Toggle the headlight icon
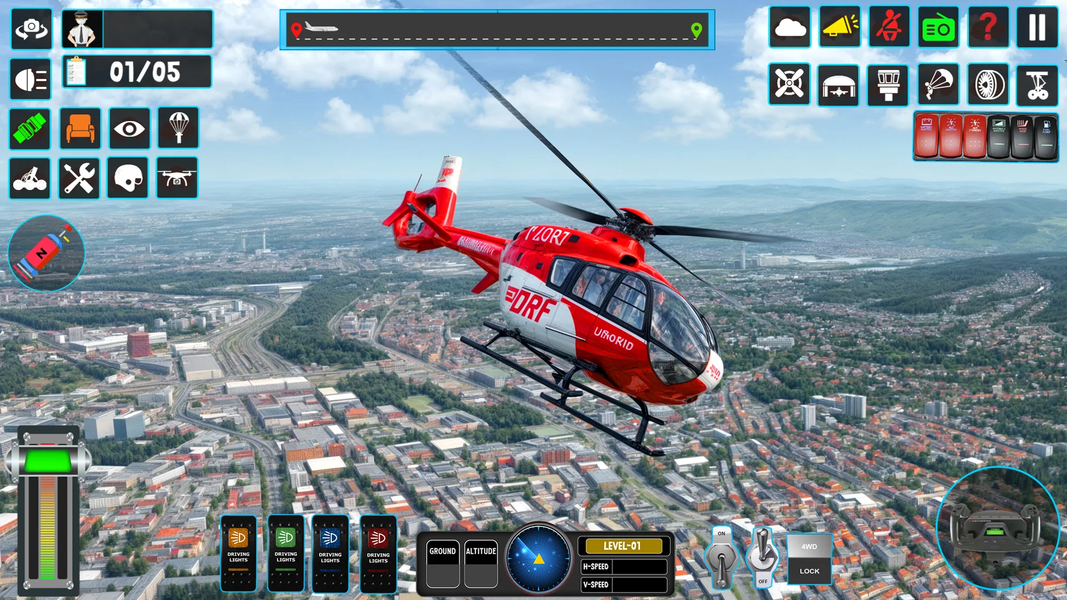 (x=31, y=79)
